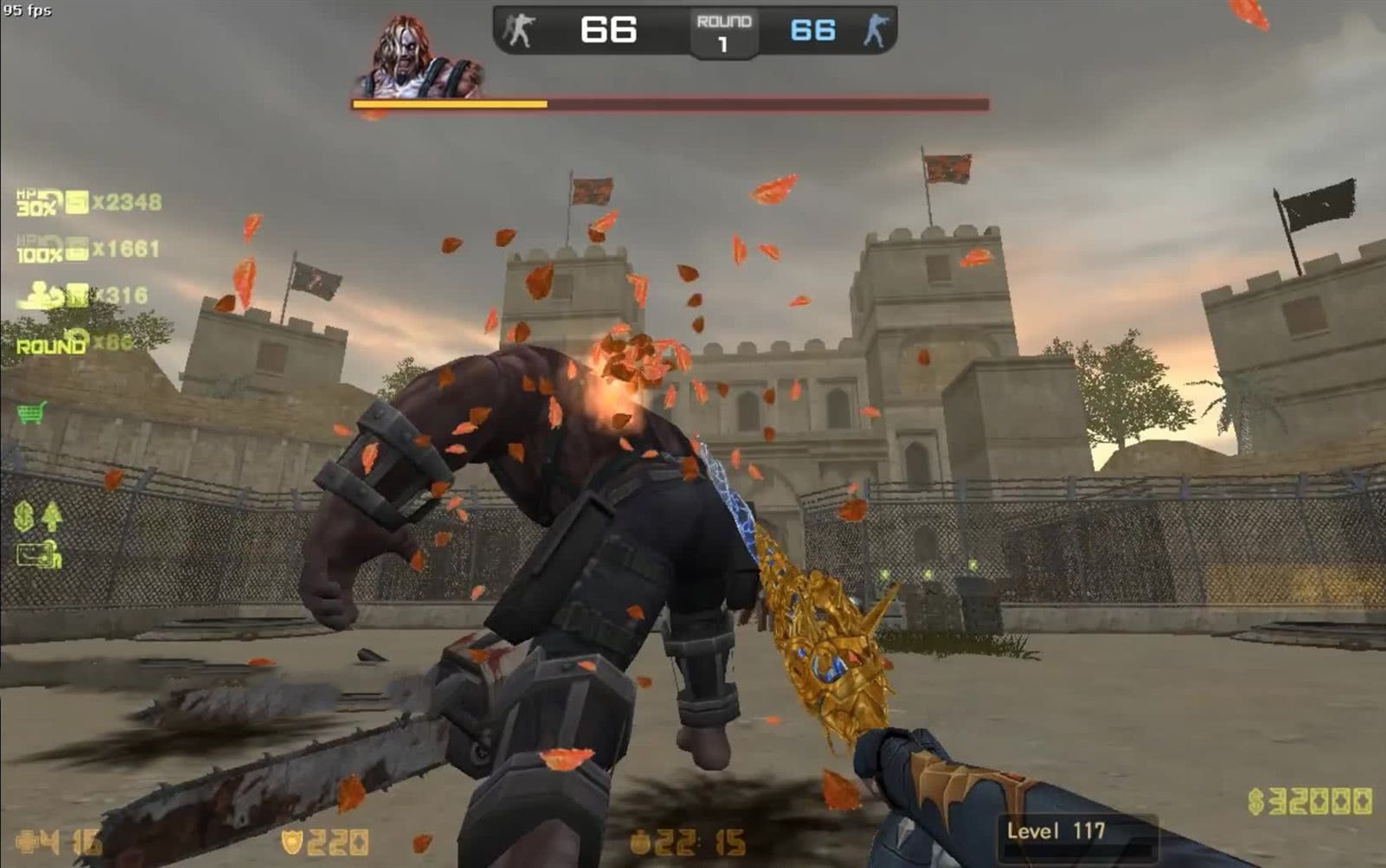Select the ROUND retry item icon
1386x868 pixels.
click(x=52, y=343)
